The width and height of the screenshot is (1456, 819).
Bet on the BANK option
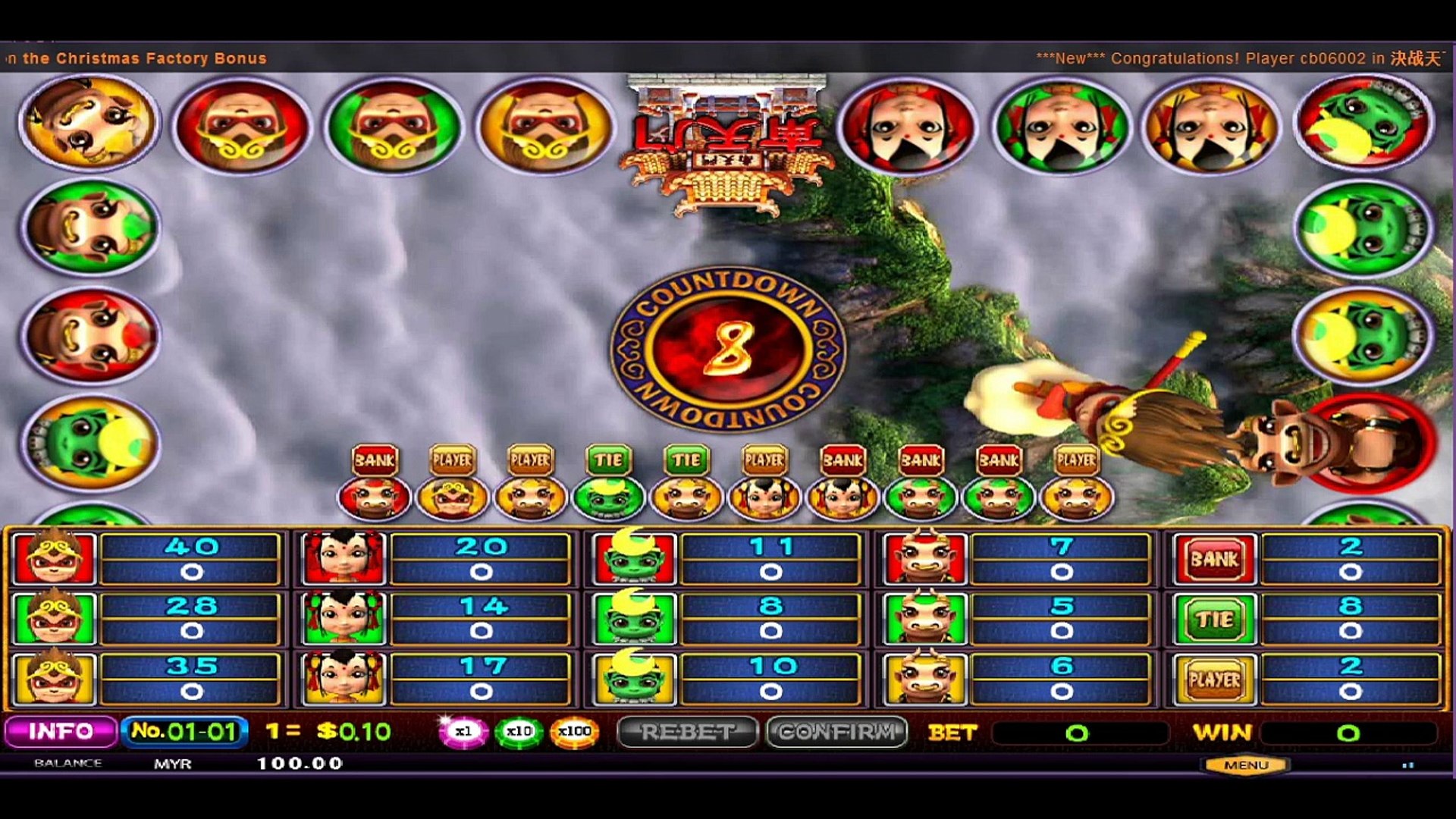[x=1214, y=559]
